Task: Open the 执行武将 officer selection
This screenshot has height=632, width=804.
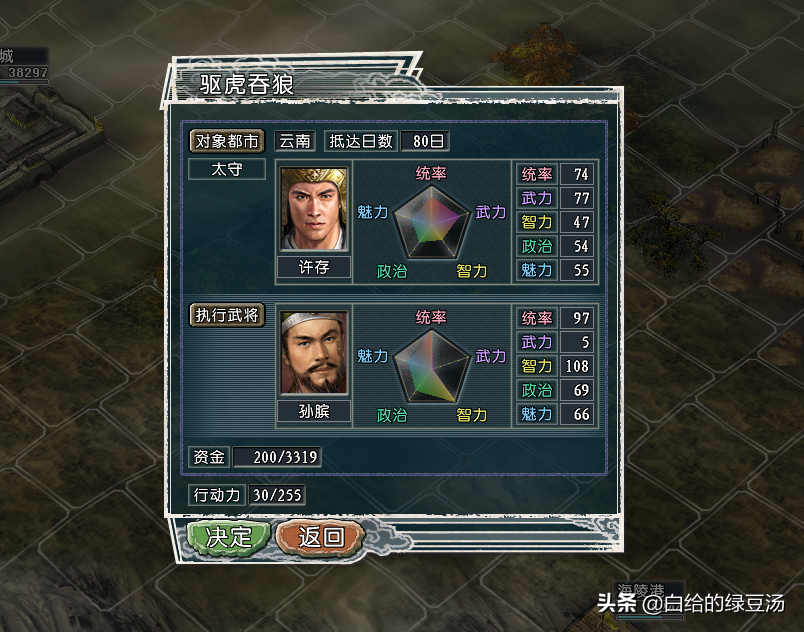Action: coord(227,315)
